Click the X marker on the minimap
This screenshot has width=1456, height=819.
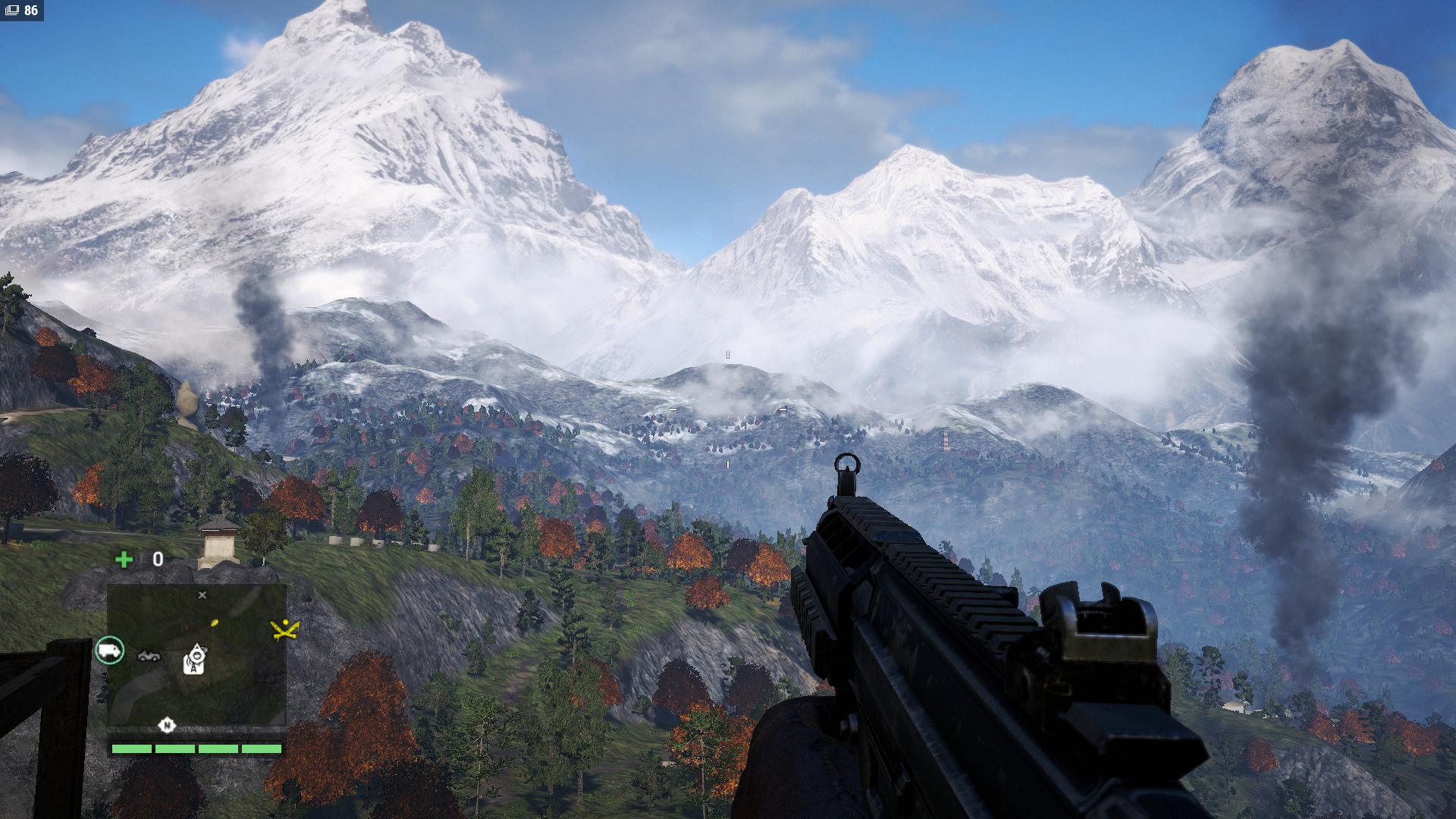(202, 595)
